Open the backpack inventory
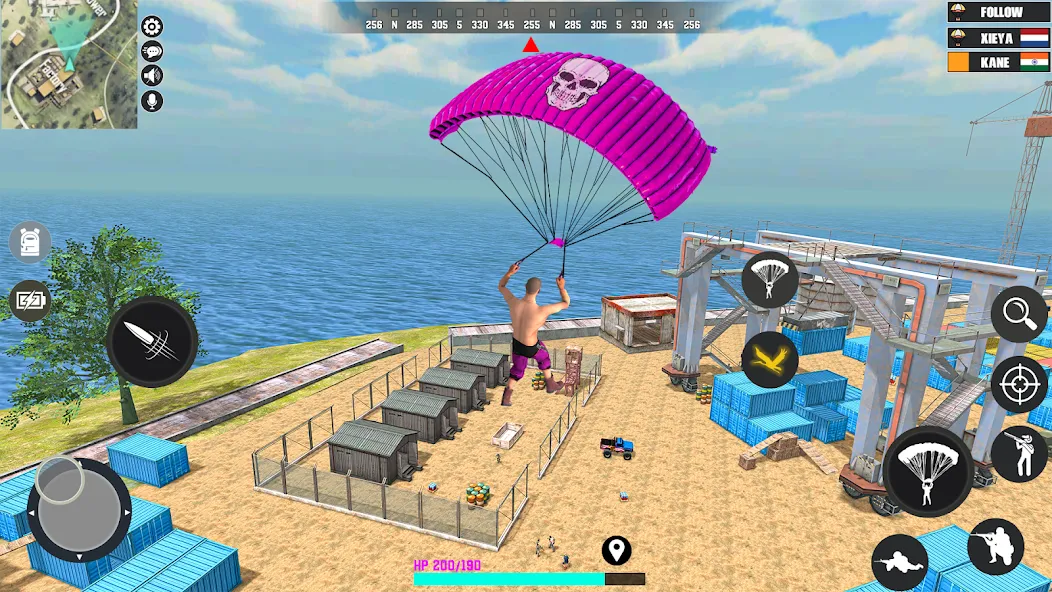This screenshot has width=1052, height=592. (30, 242)
